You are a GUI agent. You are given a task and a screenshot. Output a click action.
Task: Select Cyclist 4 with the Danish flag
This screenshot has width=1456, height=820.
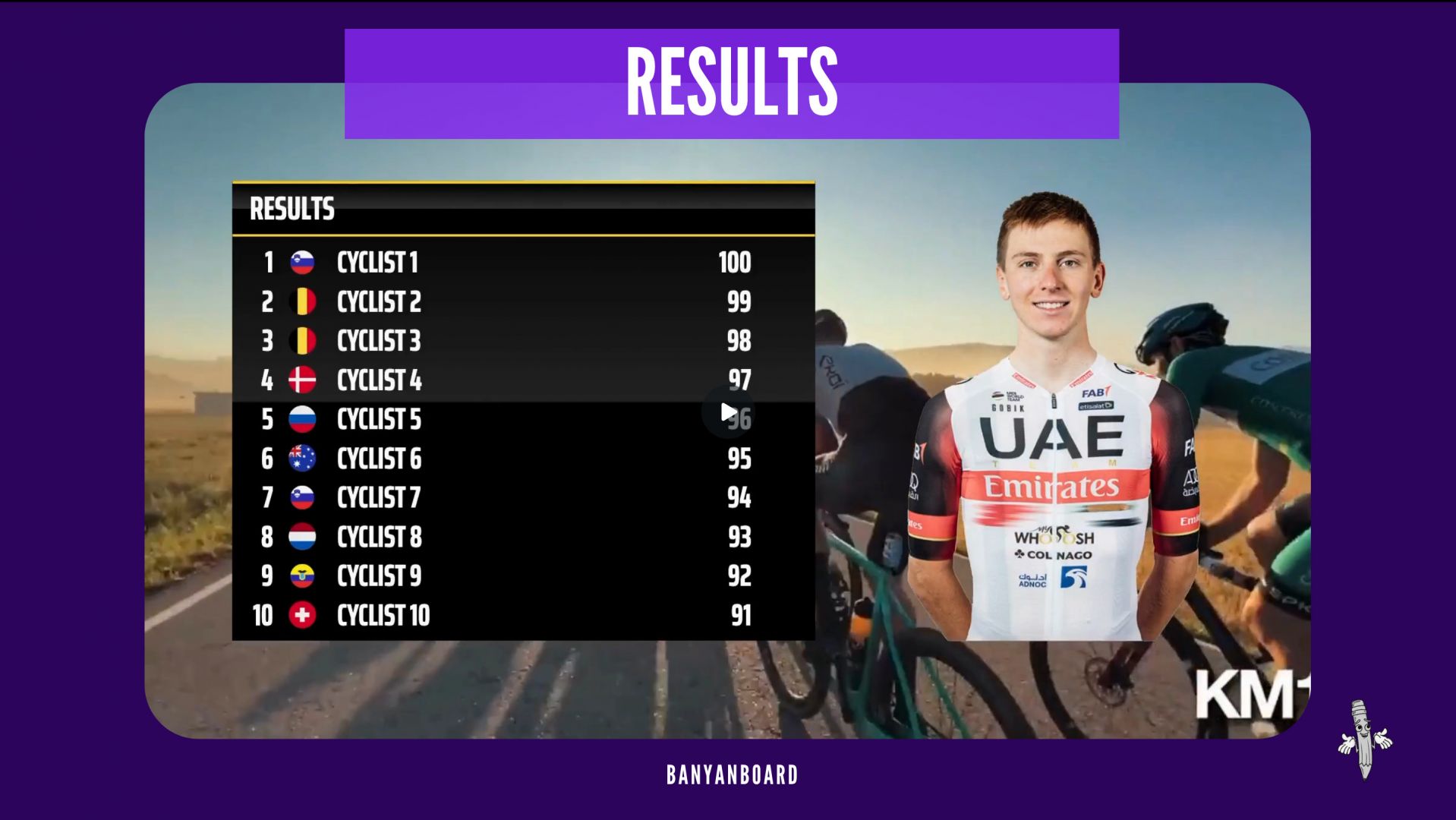(379, 380)
